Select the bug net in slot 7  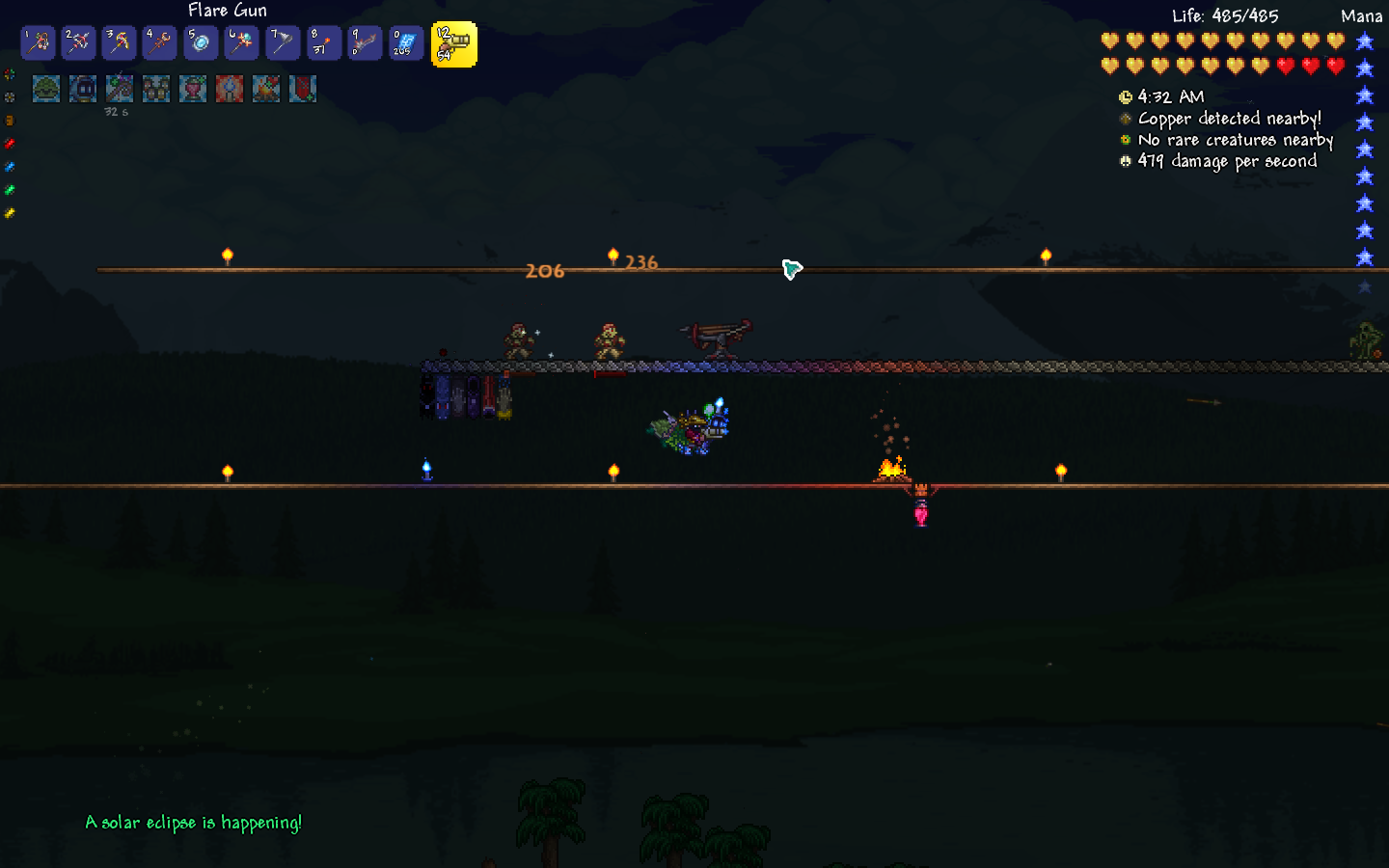tap(283, 42)
